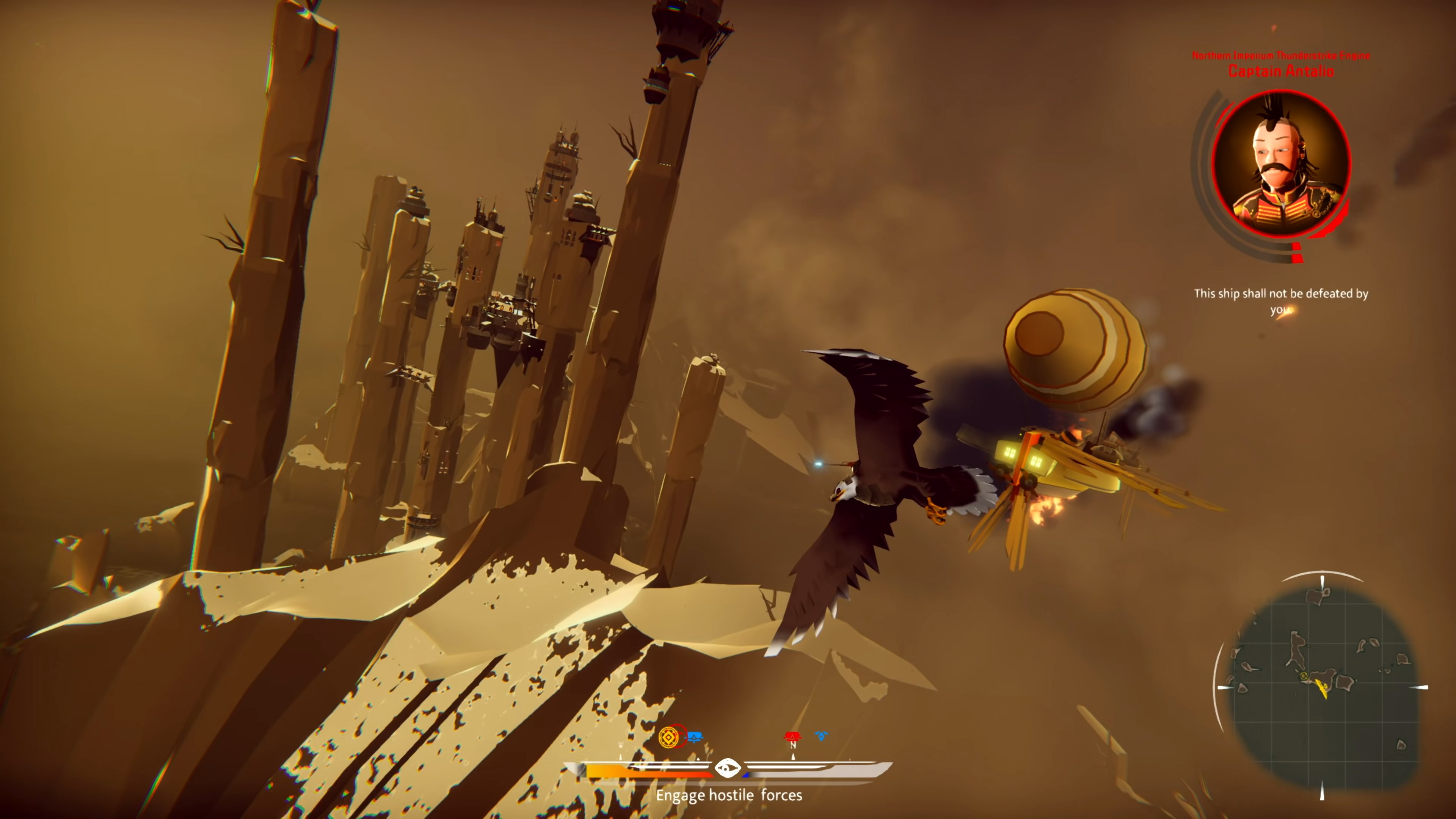Select the blue friendly ship icon on the compass

pyautogui.click(x=695, y=736)
